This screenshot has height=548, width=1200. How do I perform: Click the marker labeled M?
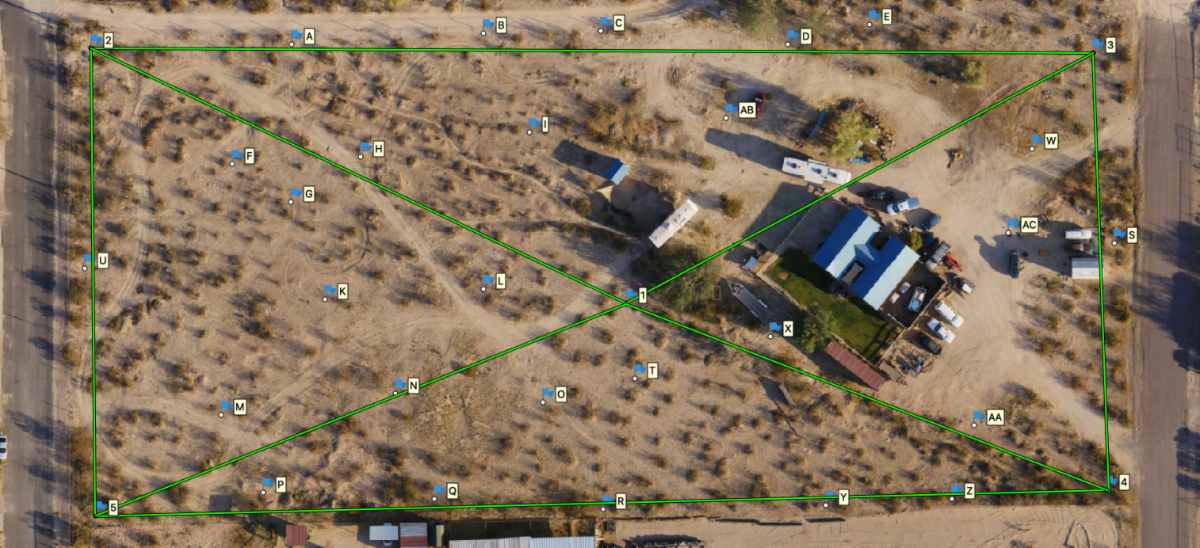tap(226, 407)
